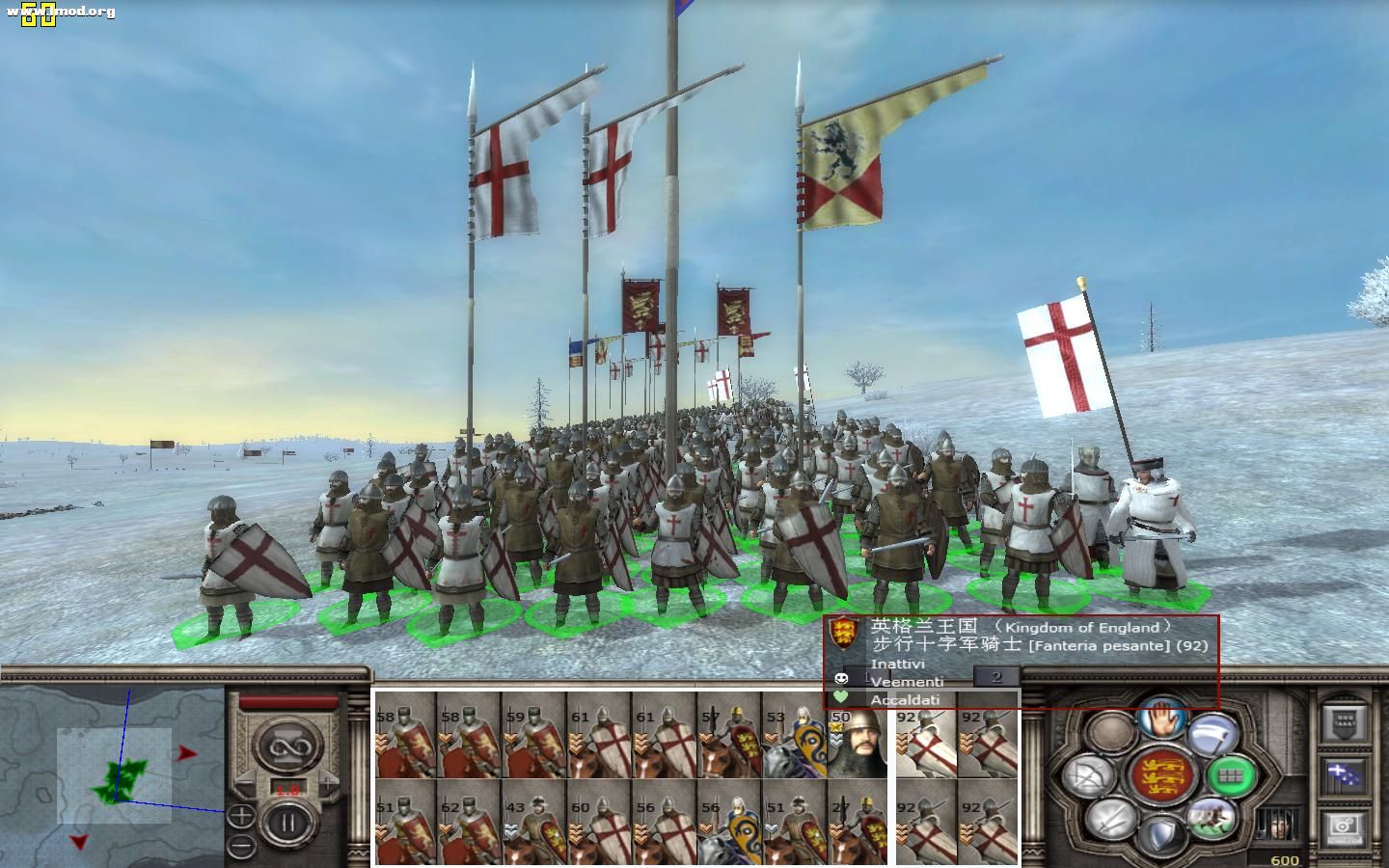This screenshot has width=1389, height=868.
Task: Open the unit formations green grid icon
Action: [1232, 777]
